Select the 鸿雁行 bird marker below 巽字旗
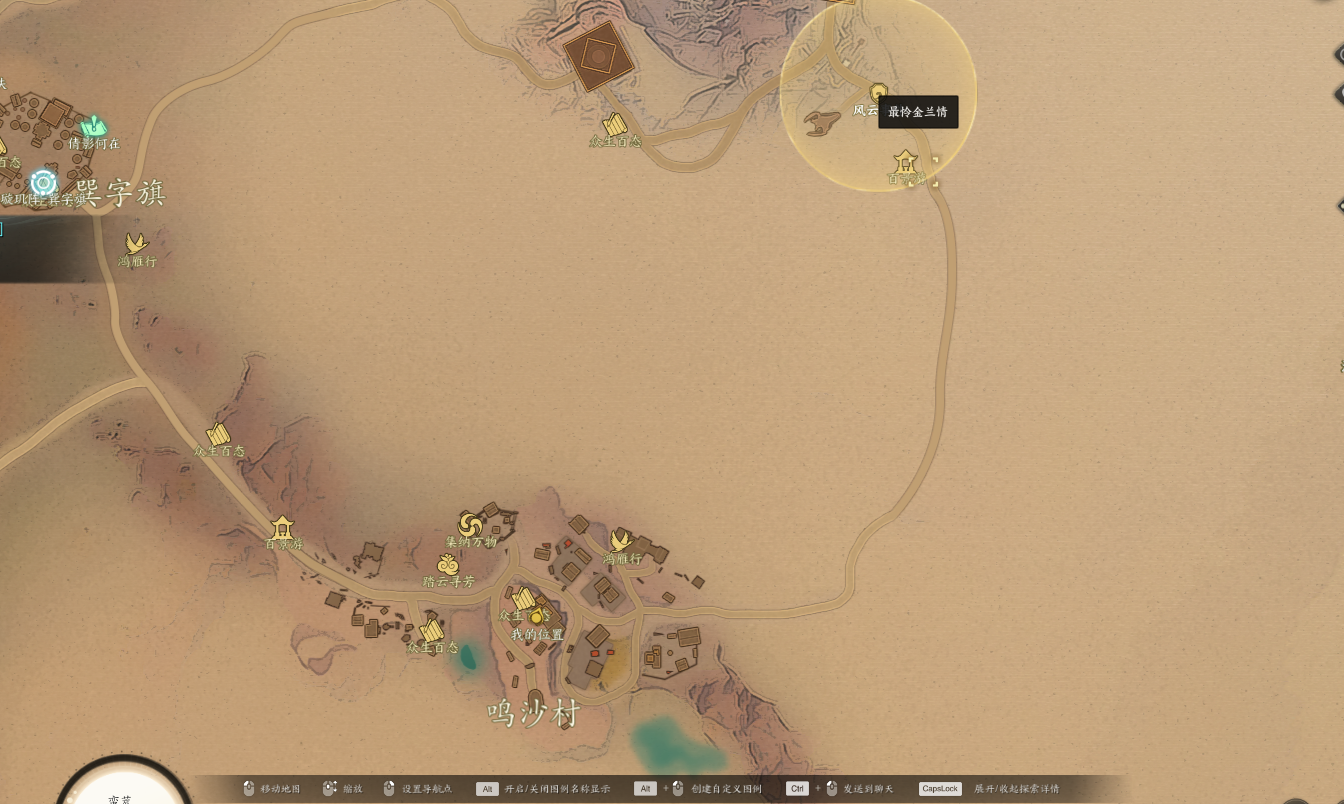The height and width of the screenshot is (804, 1344). click(x=136, y=243)
